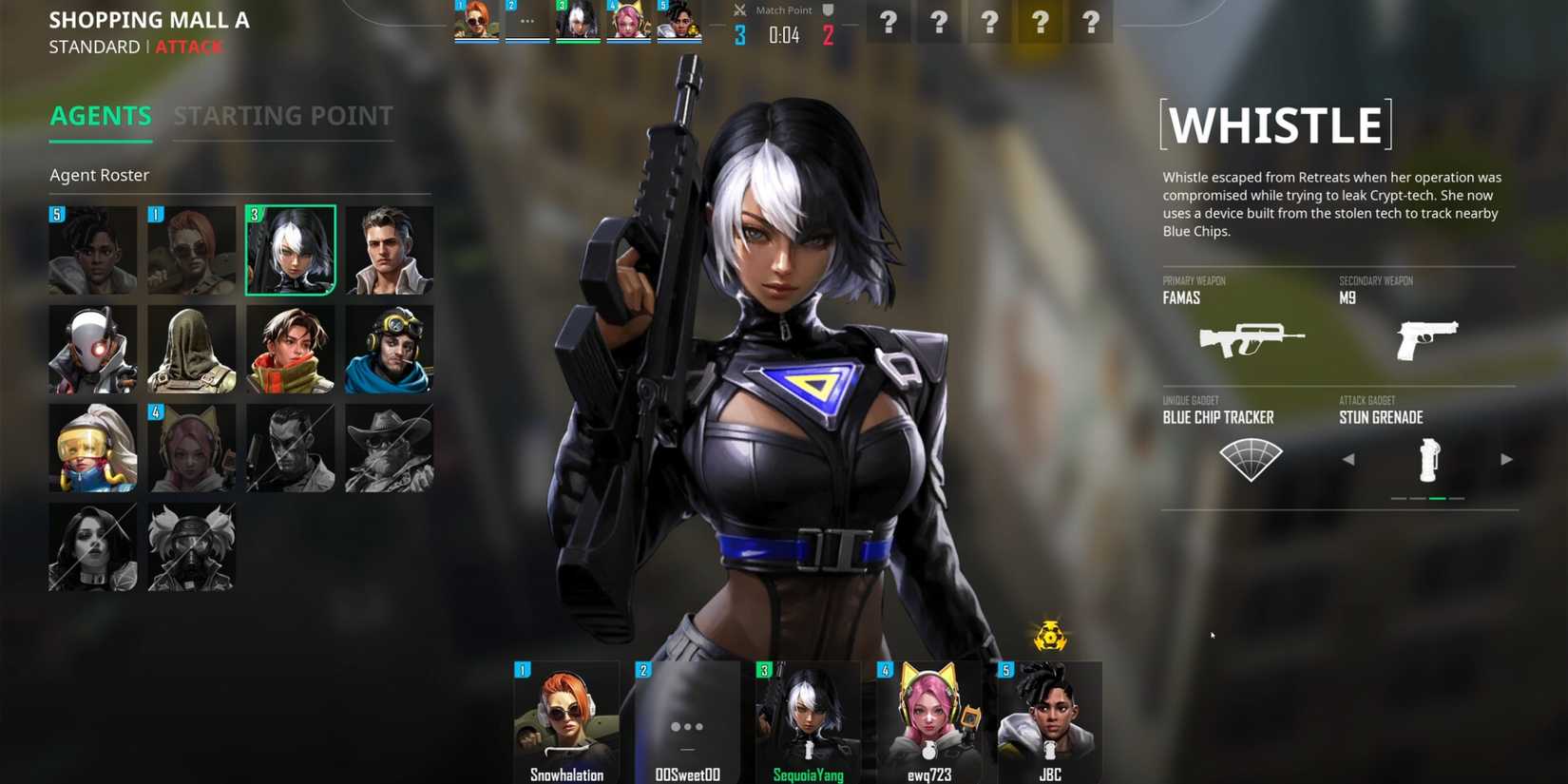The width and height of the screenshot is (1568, 784).
Task: Select the M9 secondary weapon
Action: [x=1426, y=338]
